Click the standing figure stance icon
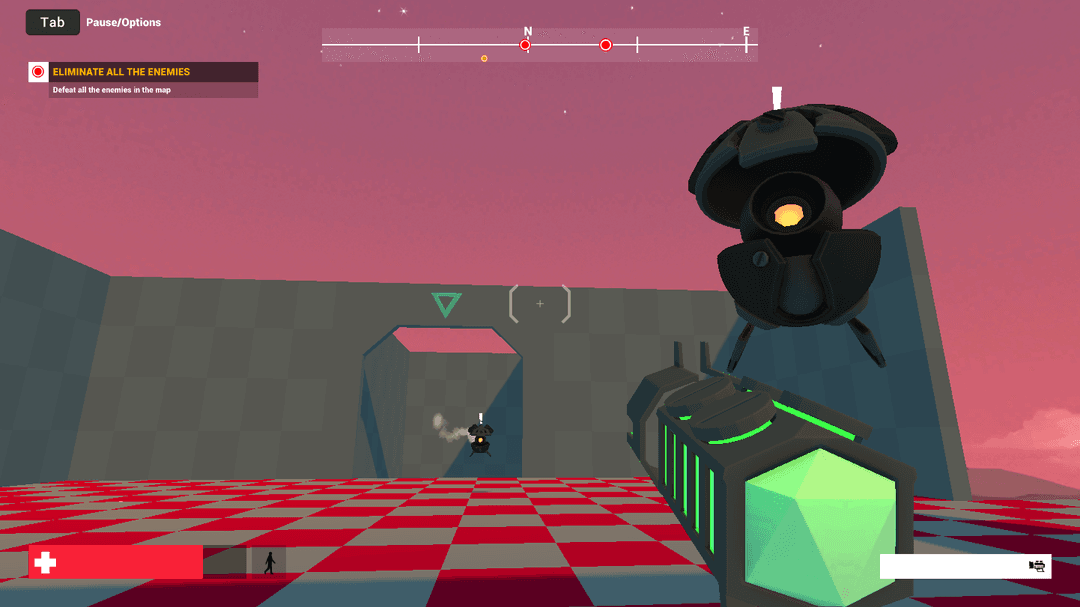 click(x=269, y=562)
